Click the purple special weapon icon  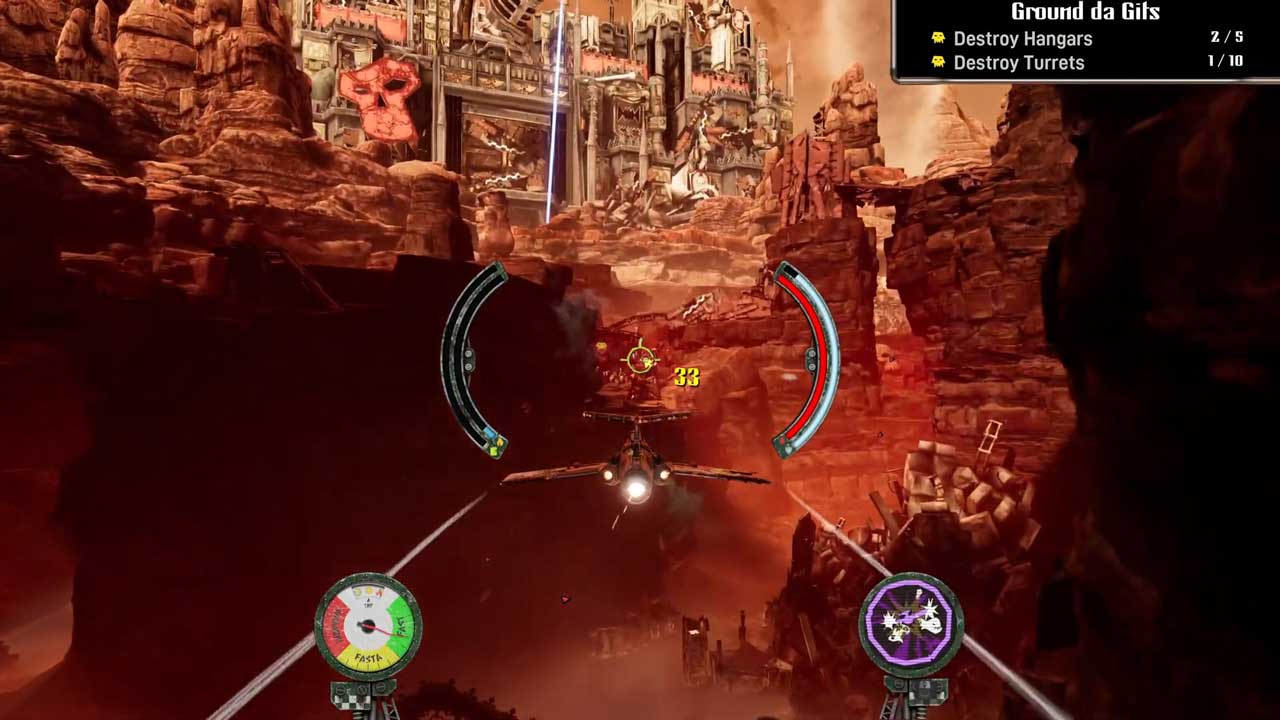tap(911, 625)
